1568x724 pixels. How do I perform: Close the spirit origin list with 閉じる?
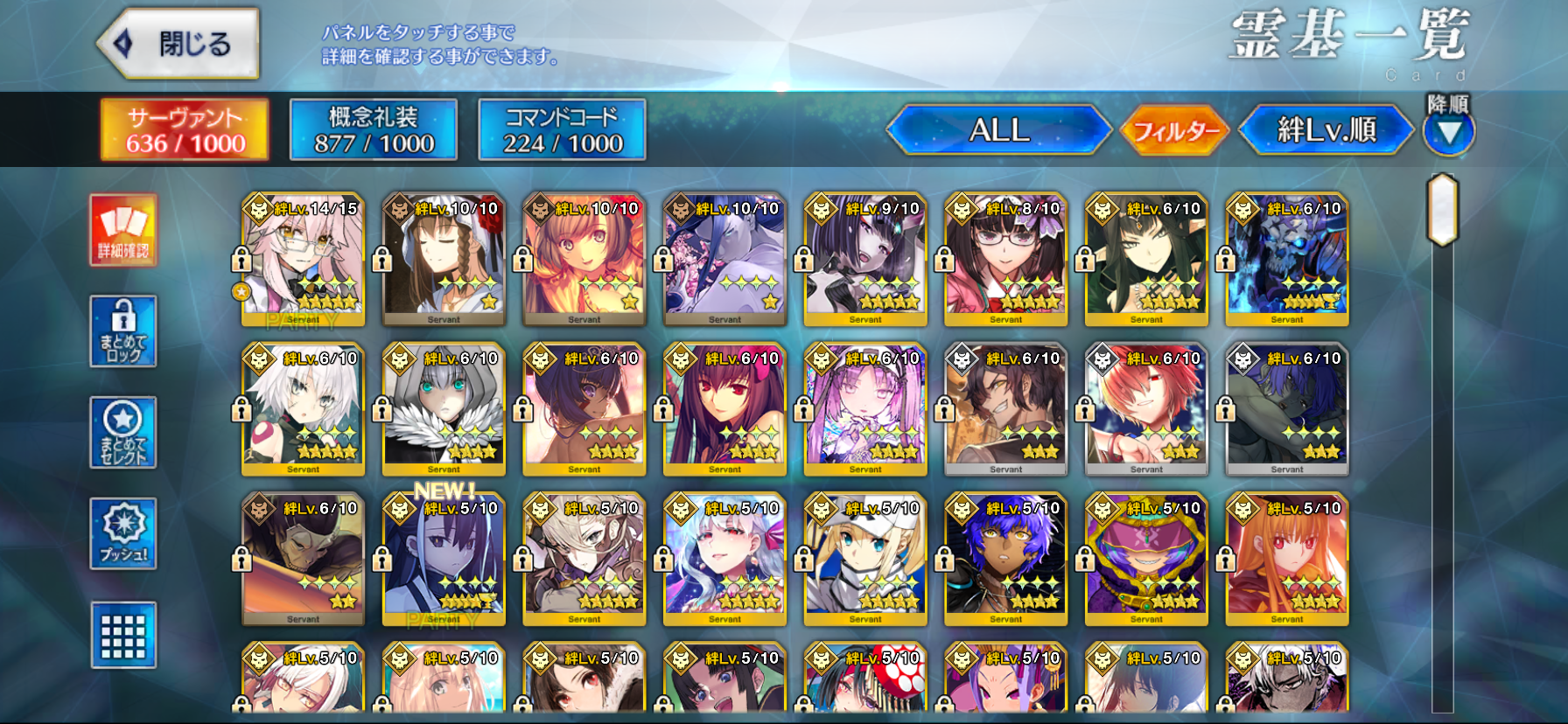(x=179, y=44)
